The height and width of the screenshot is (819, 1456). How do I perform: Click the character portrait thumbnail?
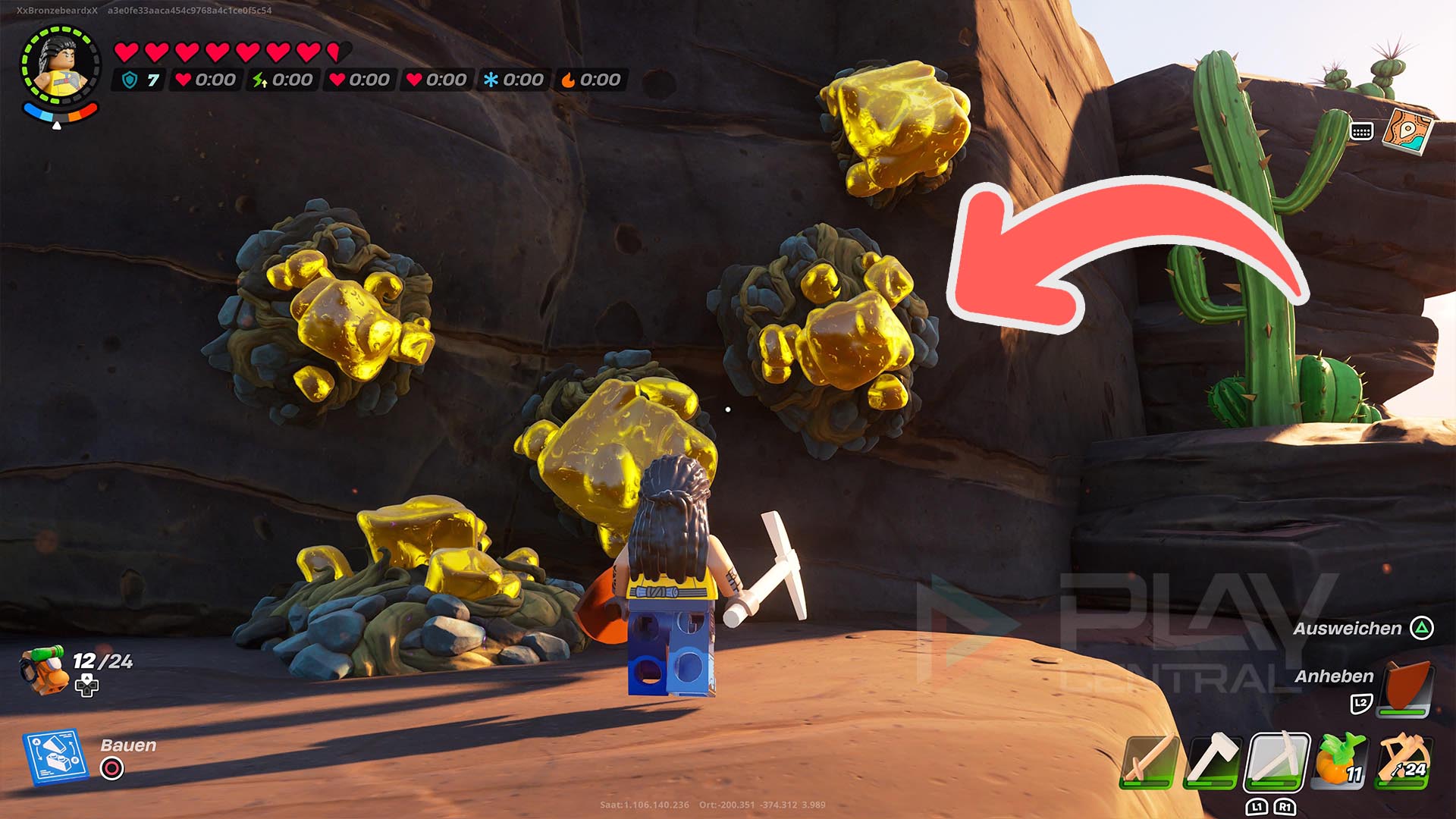pos(61,64)
